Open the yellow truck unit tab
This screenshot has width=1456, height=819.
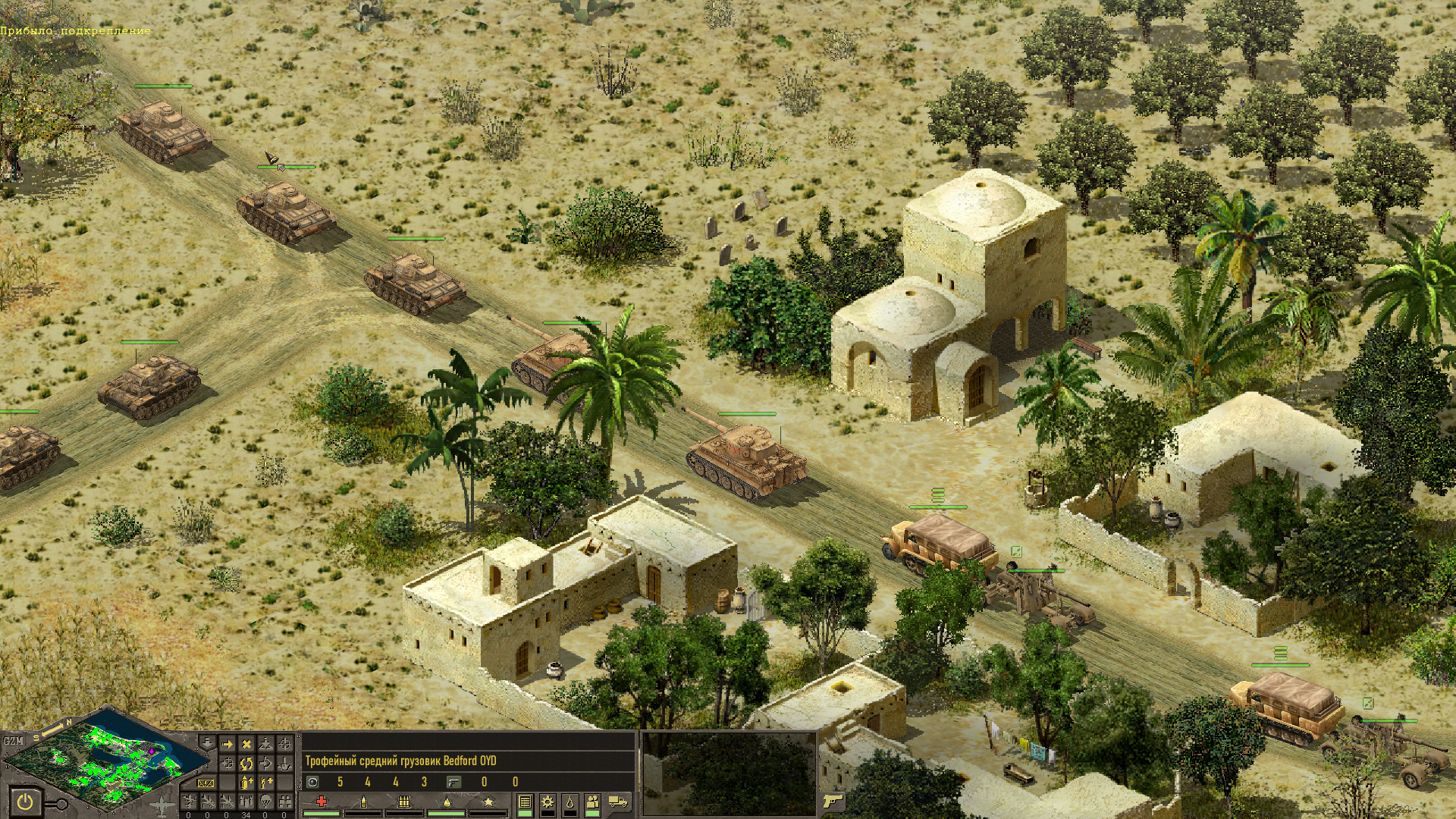618,802
